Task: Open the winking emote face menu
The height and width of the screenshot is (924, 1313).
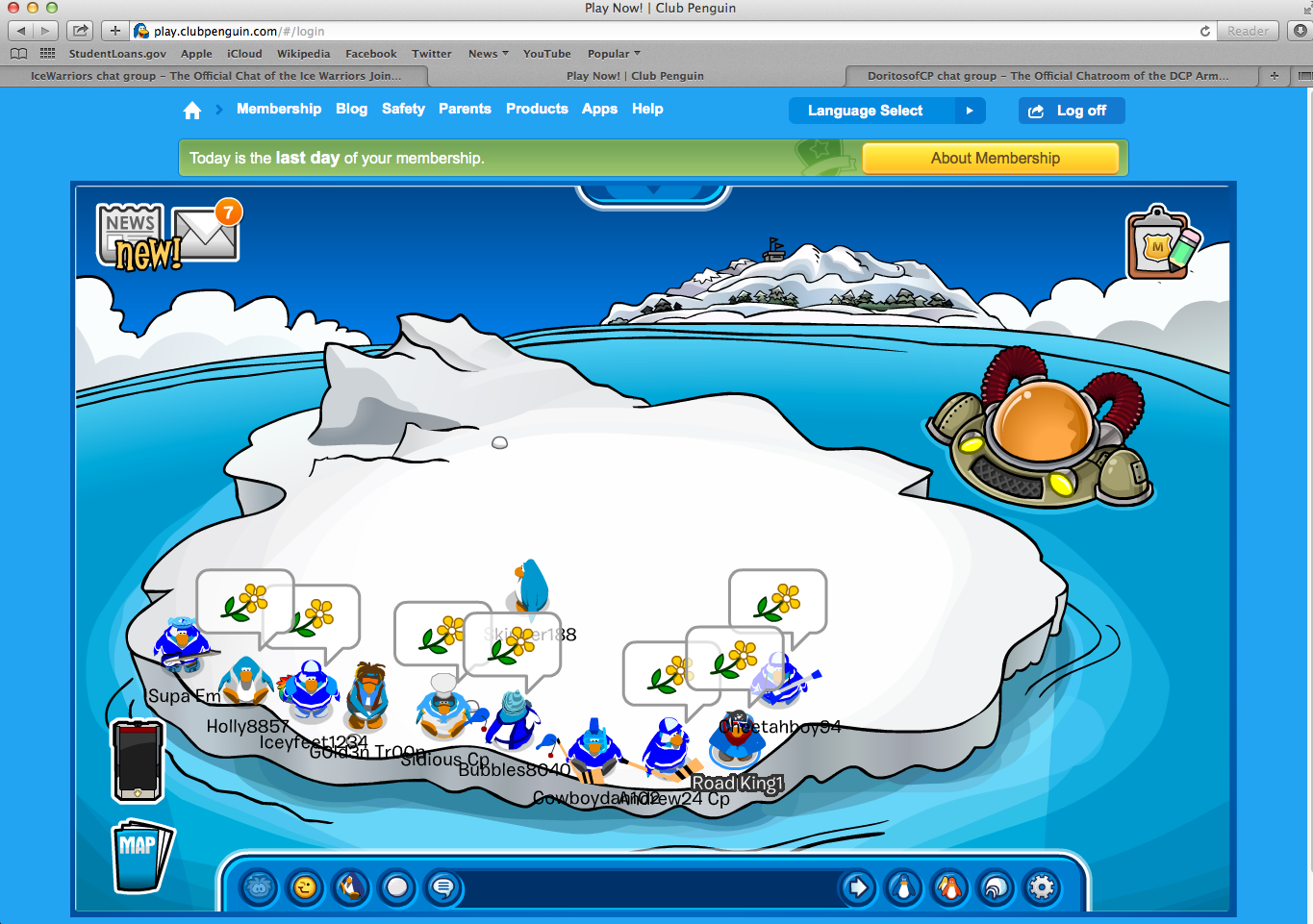Action: tap(305, 887)
